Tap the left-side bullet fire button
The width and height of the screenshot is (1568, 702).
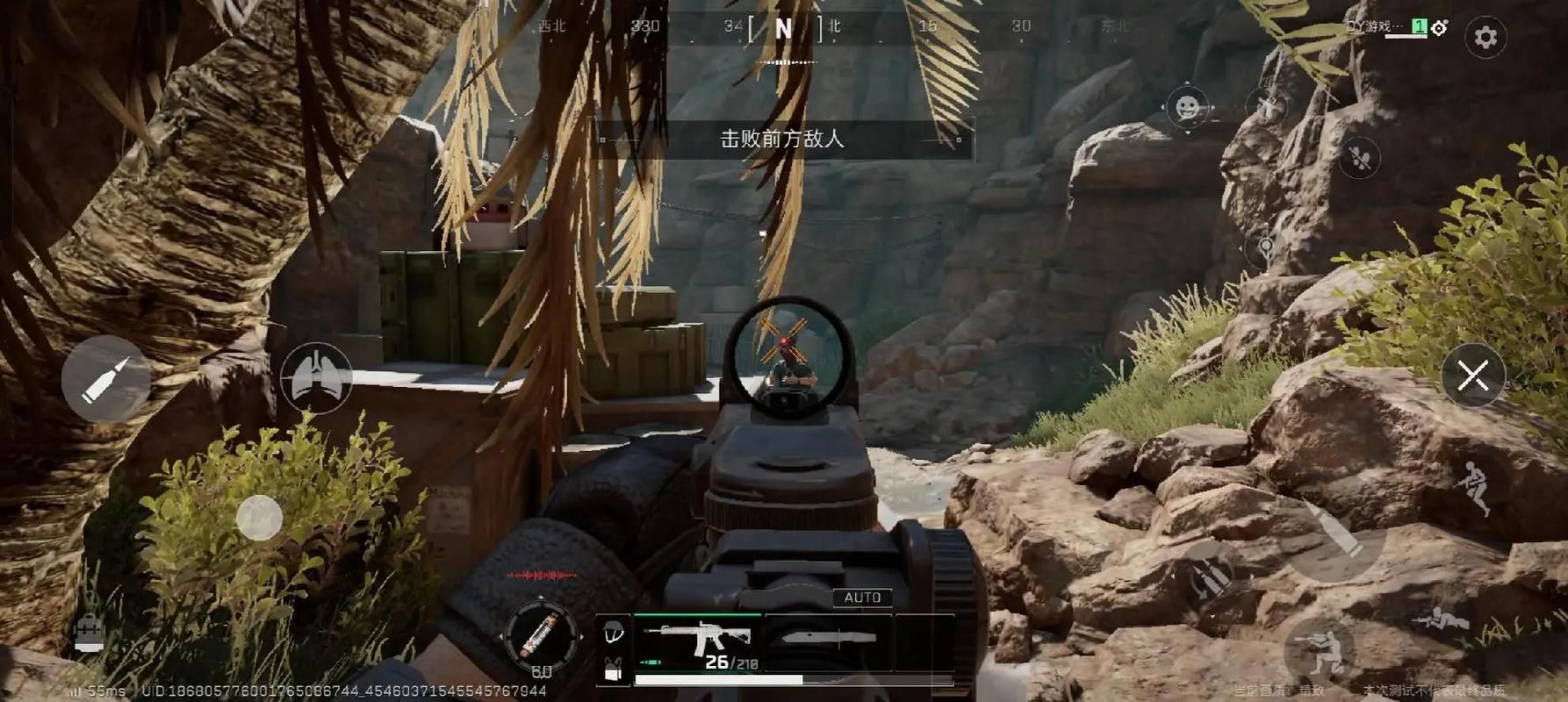pyautogui.click(x=105, y=379)
